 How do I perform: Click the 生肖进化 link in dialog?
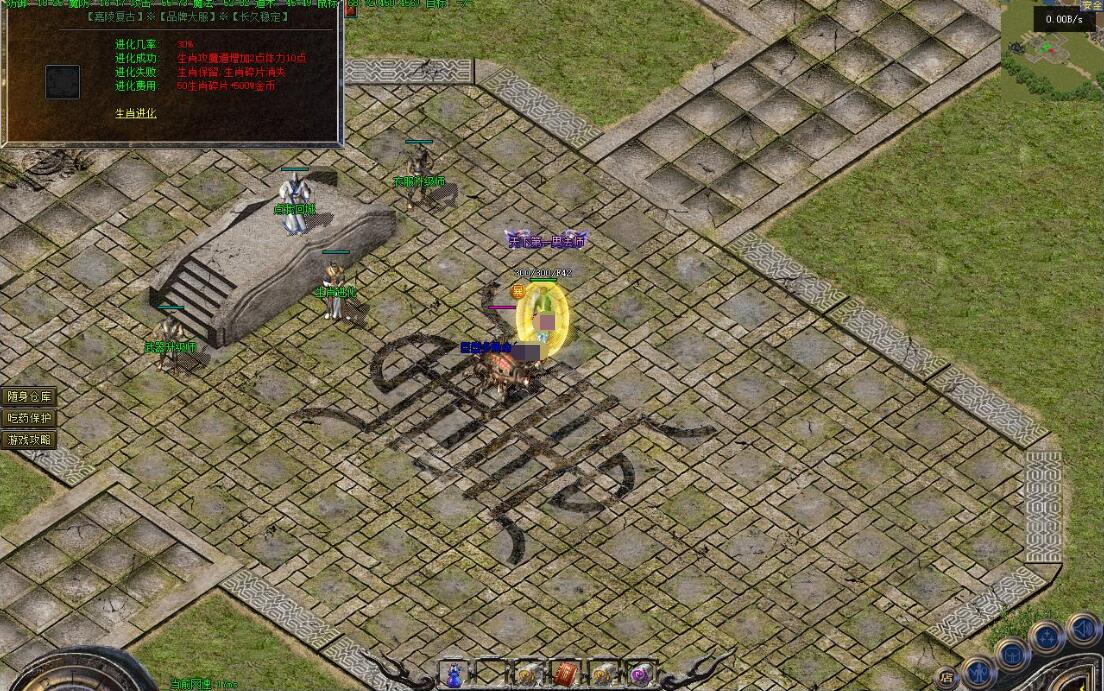(x=136, y=113)
